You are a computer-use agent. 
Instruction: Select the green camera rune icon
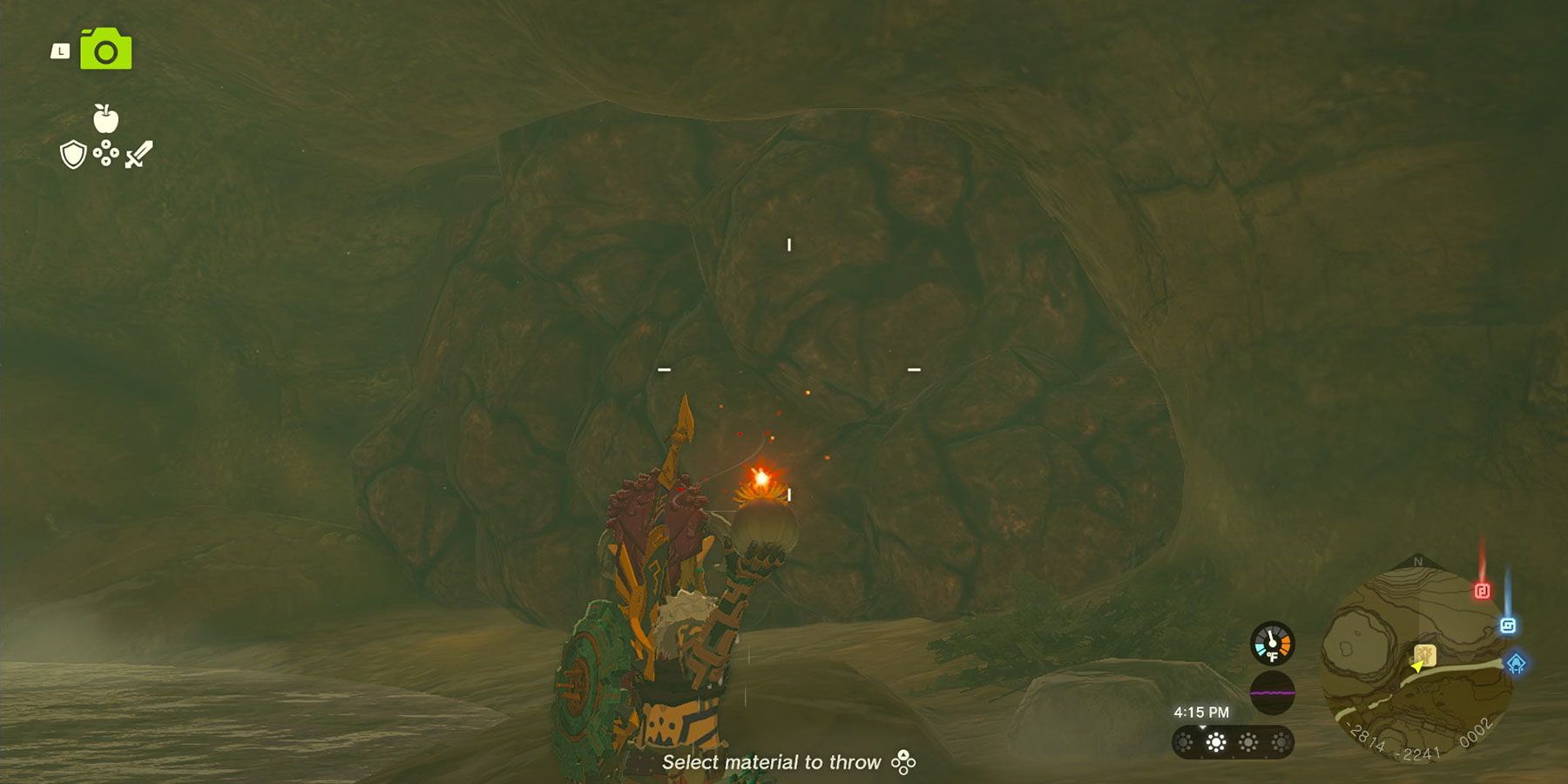105,50
